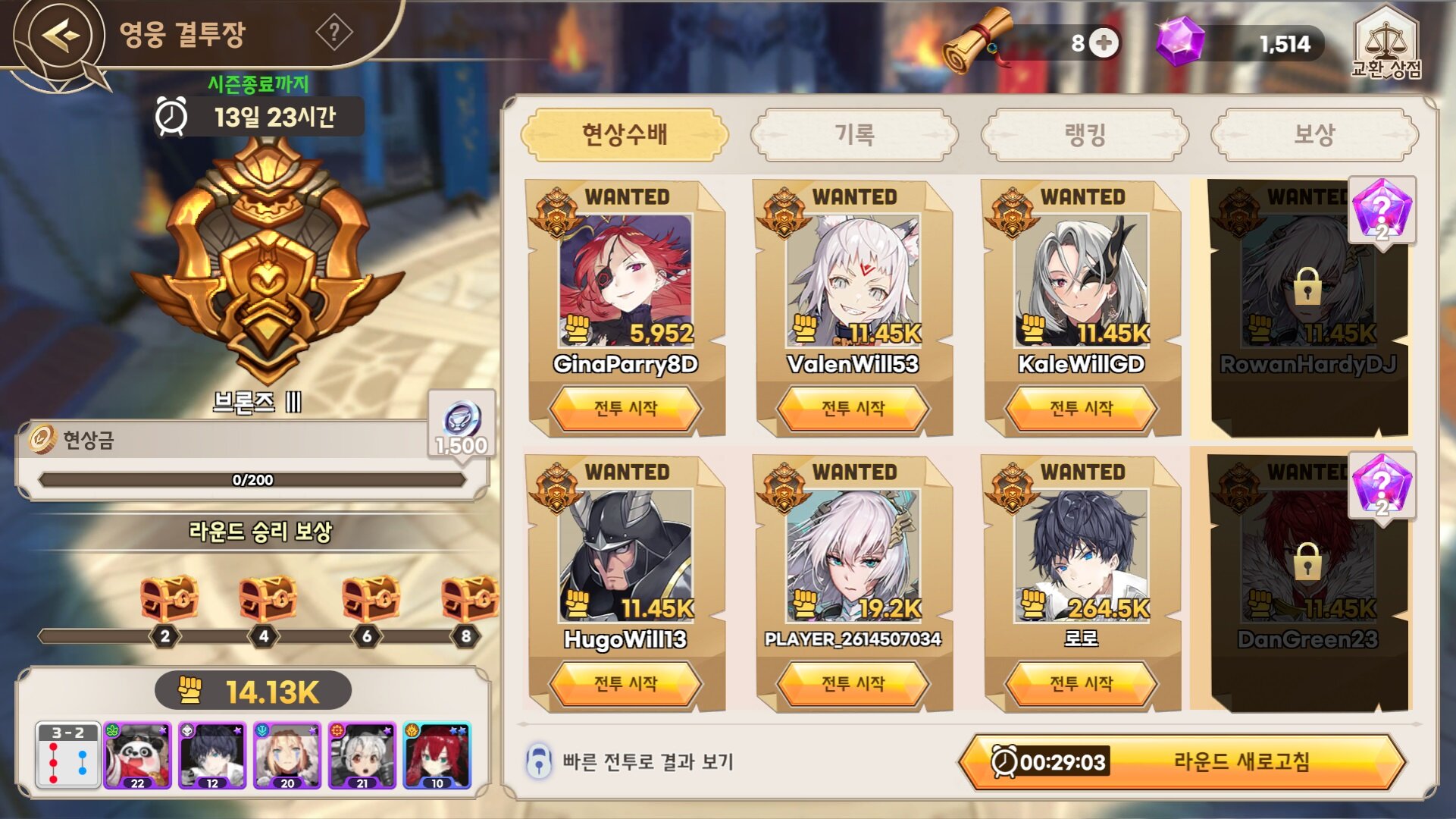Start battle against HugoWill13
Screen dimensions: 1456x819
click(625, 684)
